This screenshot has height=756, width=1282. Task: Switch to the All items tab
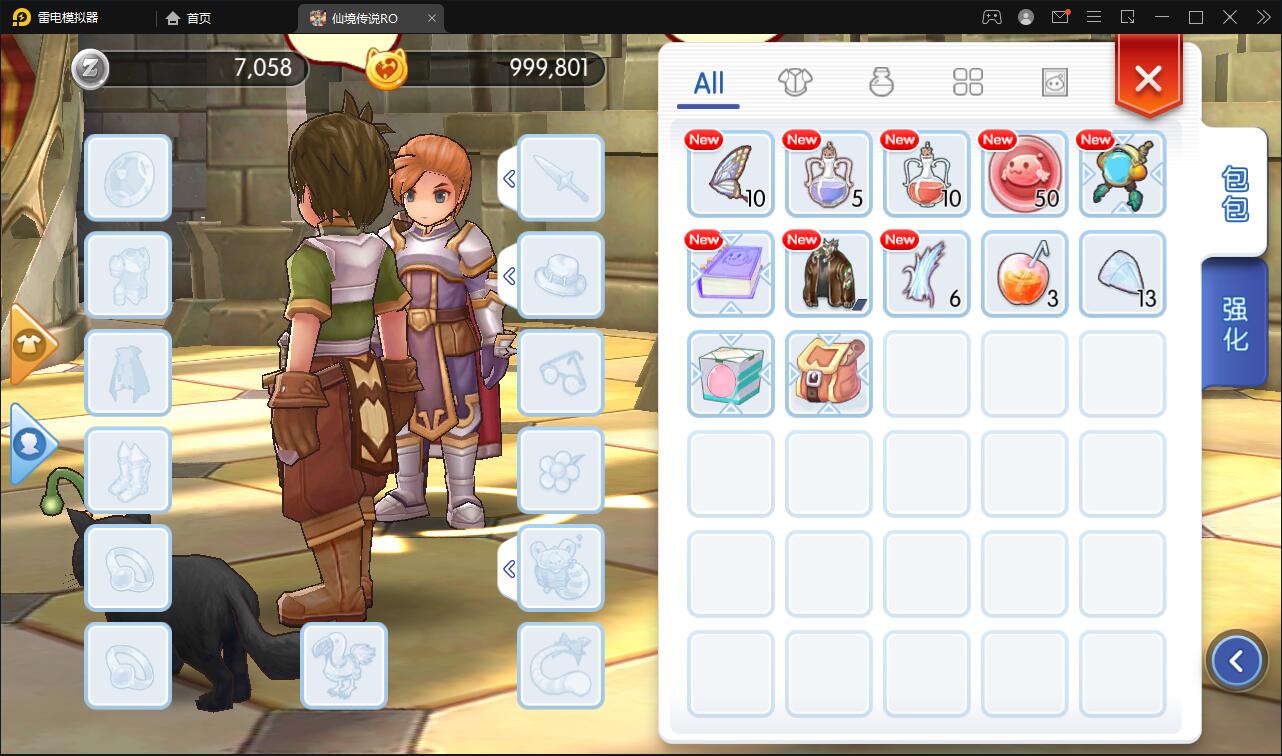708,83
